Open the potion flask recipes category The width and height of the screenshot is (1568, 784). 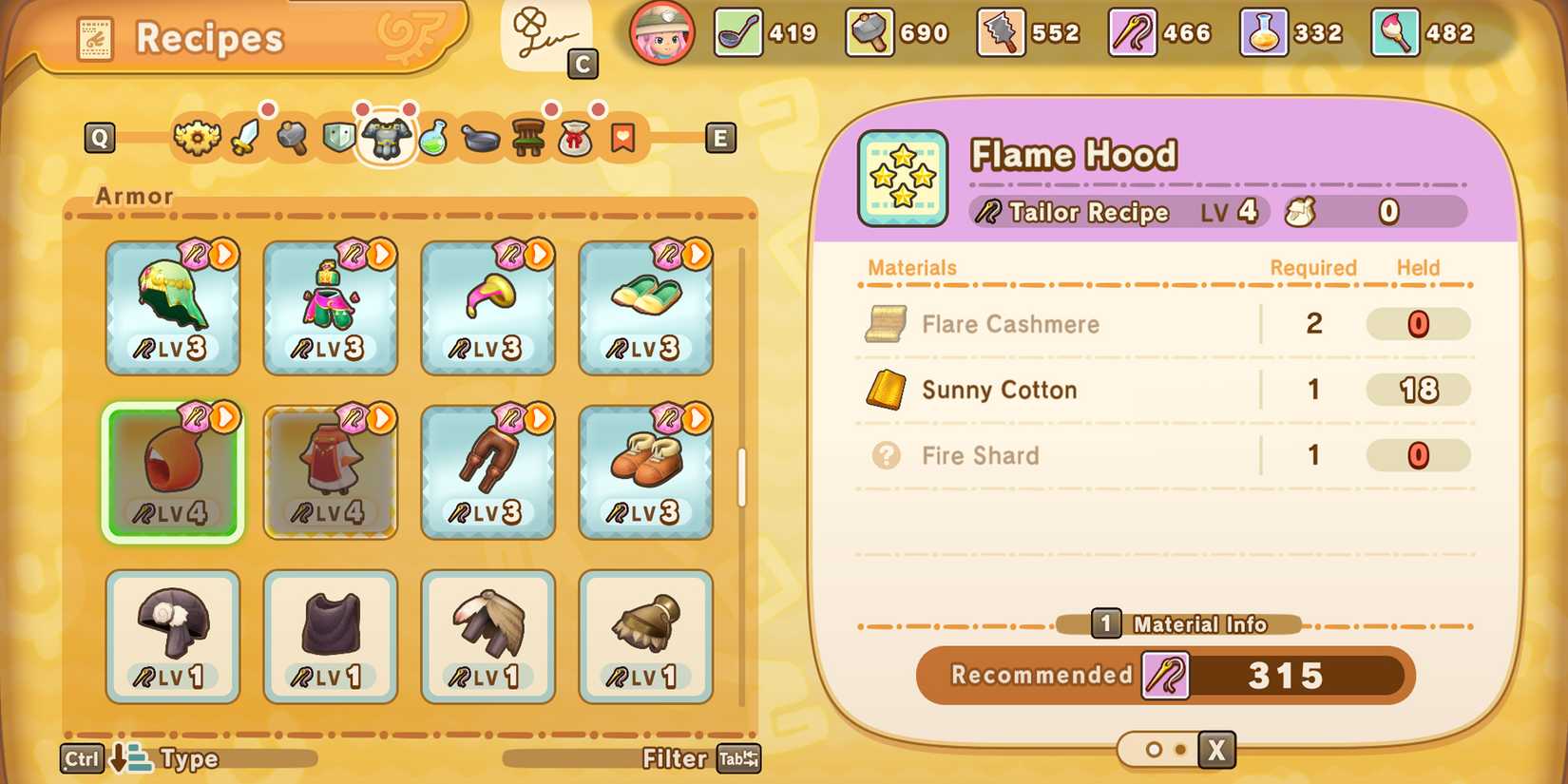tap(437, 138)
